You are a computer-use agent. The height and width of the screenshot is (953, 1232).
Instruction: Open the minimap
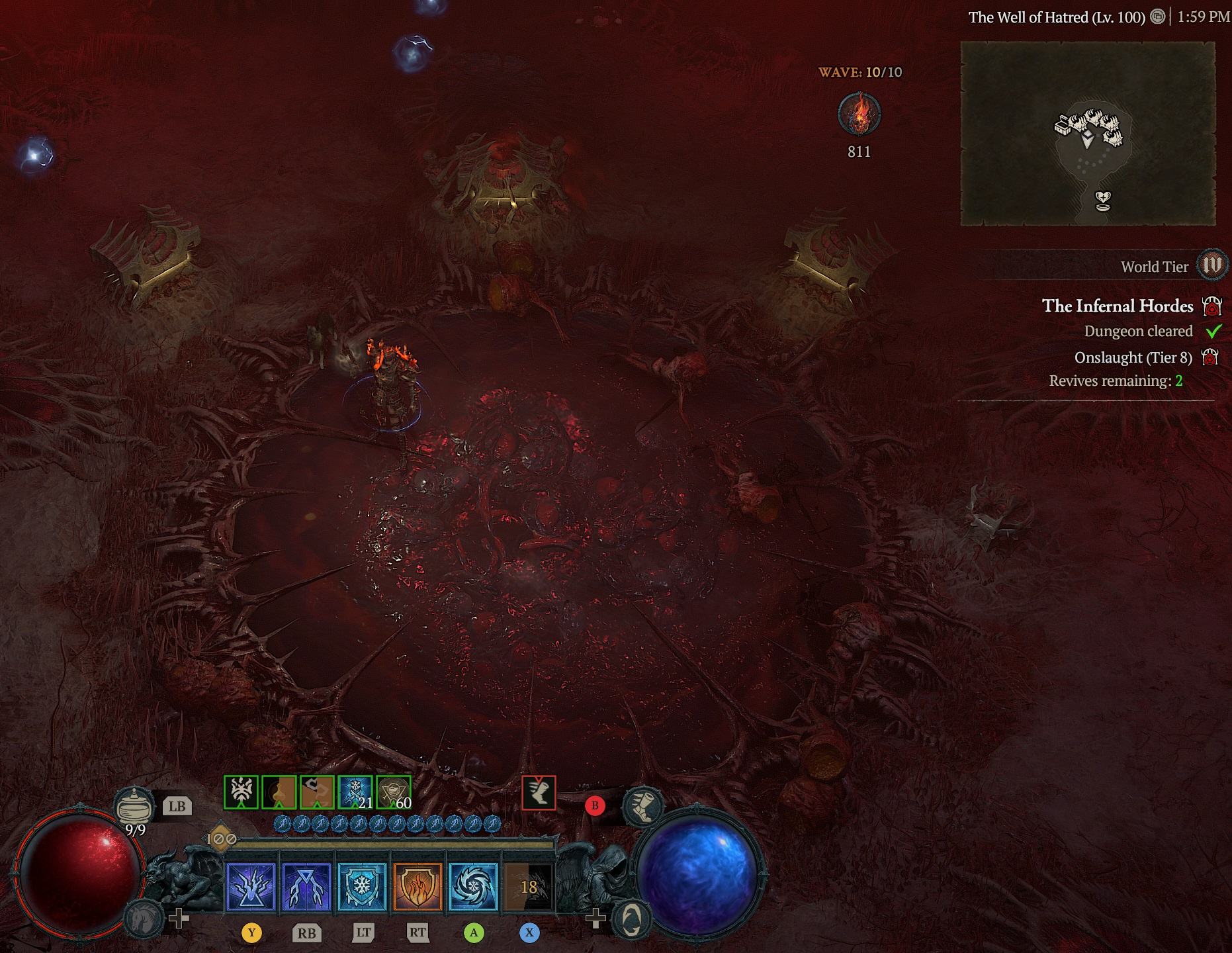pyautogui.click(x=1087, y=134)
